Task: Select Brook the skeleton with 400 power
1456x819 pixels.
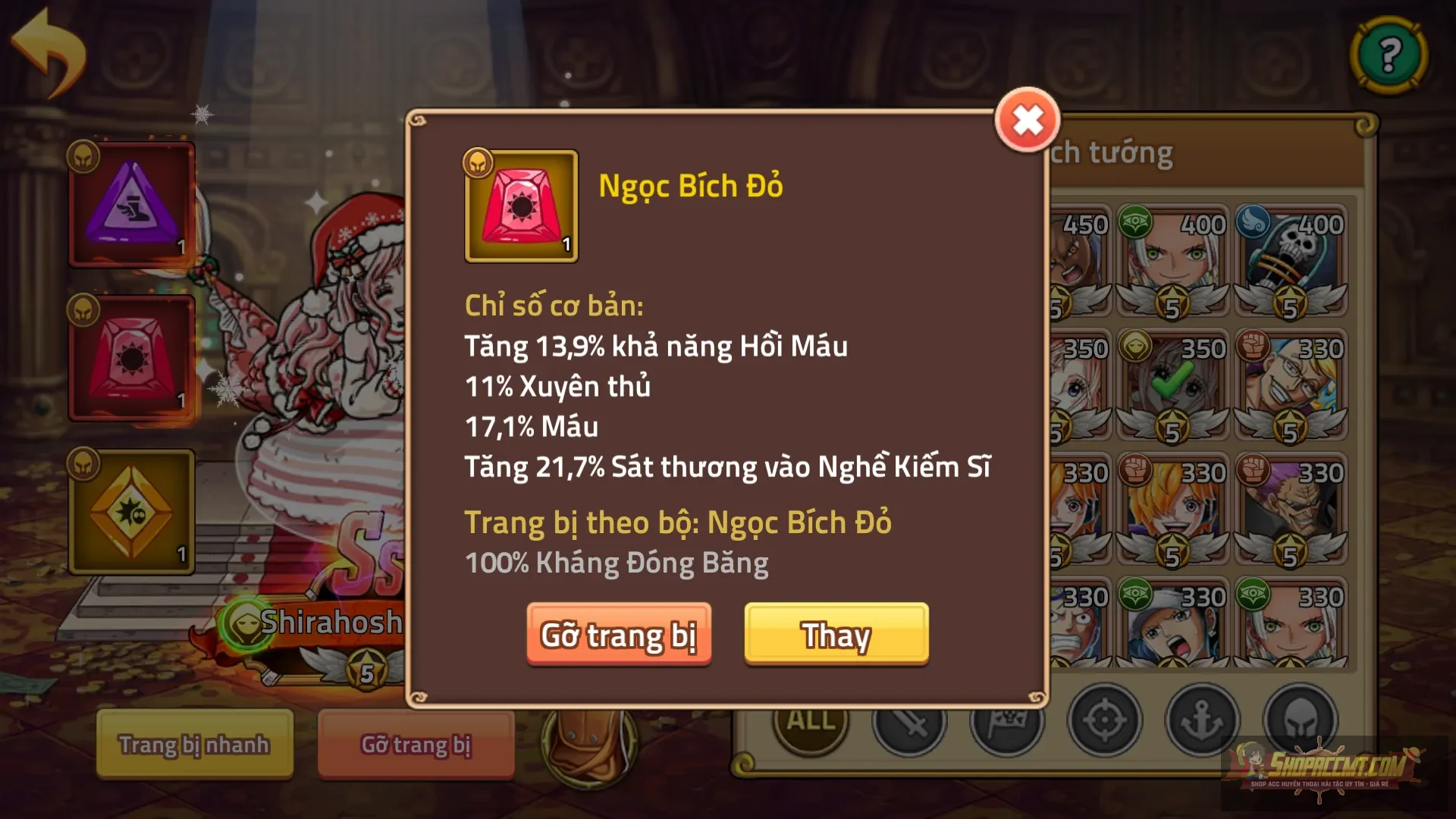Action: point(1289,258)
